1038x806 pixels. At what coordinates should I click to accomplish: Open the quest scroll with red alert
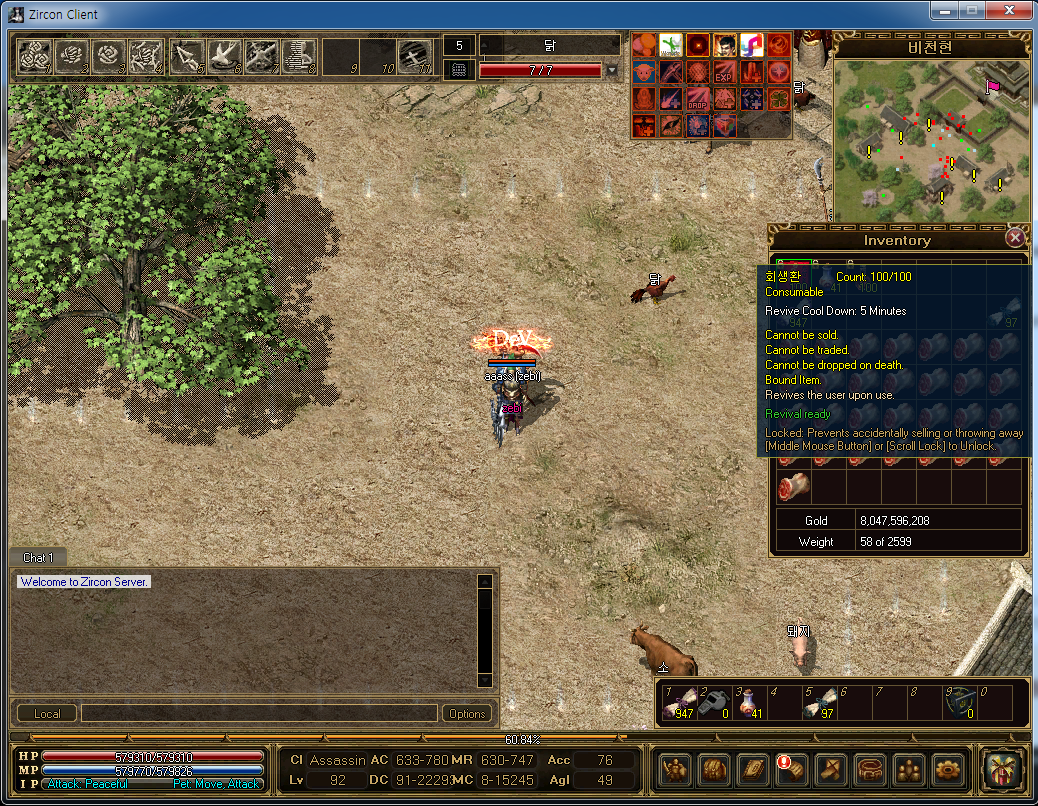click(x=790, y=768)
